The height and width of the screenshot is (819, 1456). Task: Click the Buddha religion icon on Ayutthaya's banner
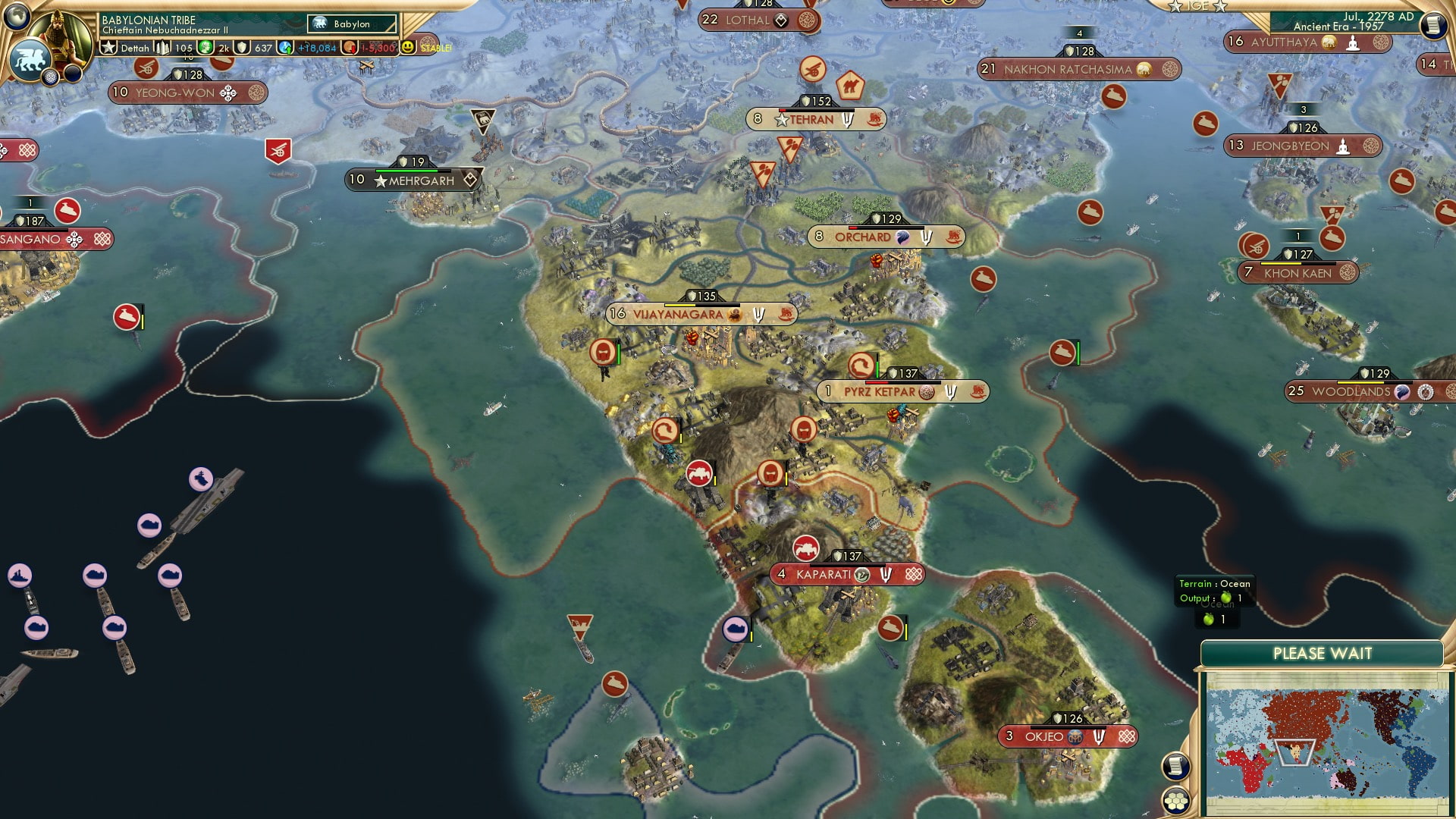pyautogui.click(x=1353, y=44)
